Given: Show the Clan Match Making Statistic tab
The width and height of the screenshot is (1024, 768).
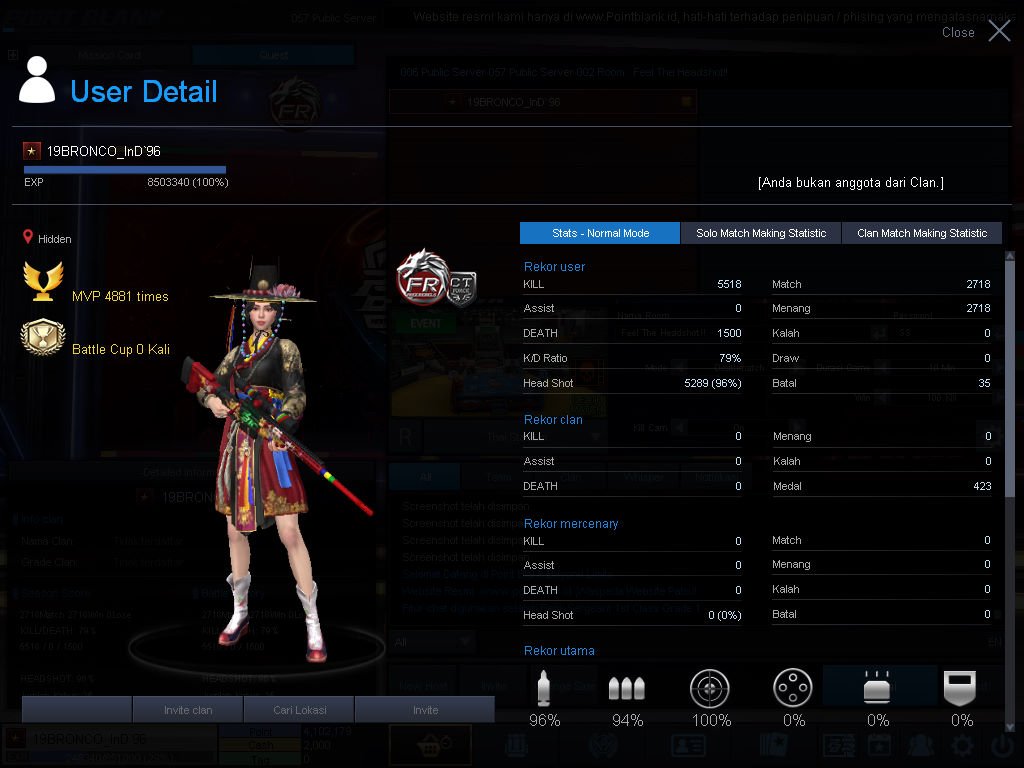Looking at the screenshot, I should [921, 233].
